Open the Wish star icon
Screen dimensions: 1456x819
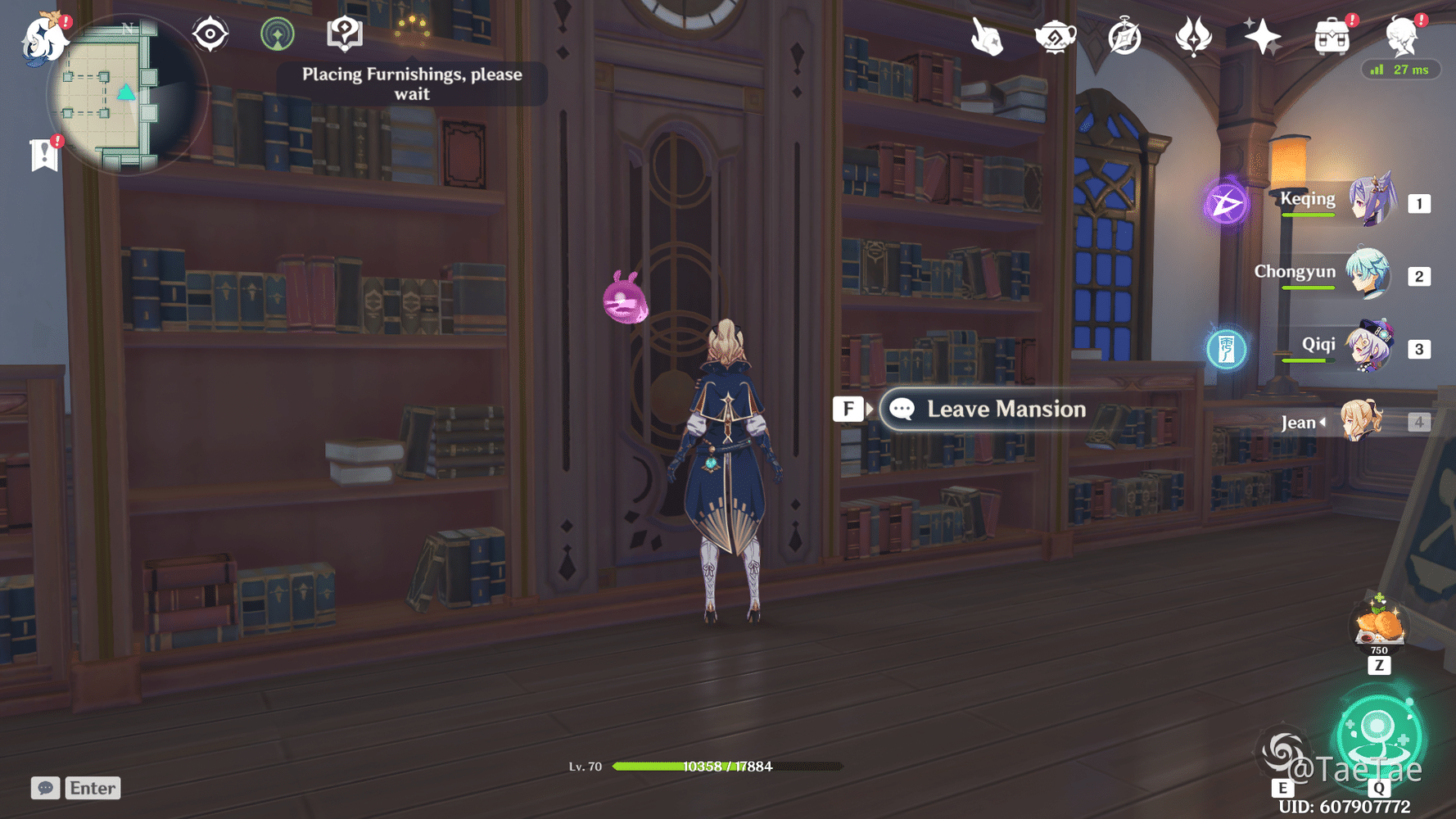click(1262, 35)
